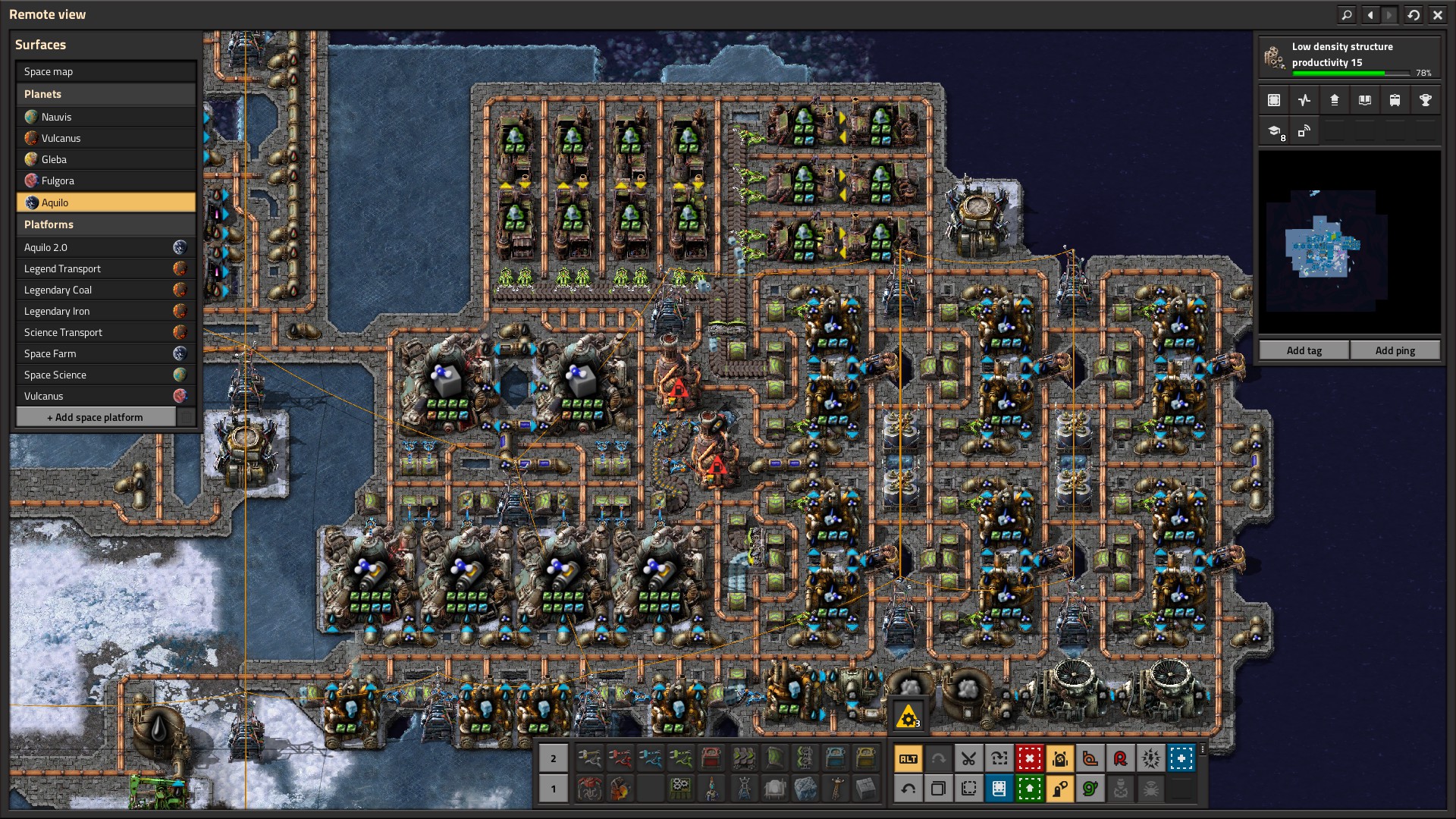
Task: Open the trains overview icon
Action: (x=1395, y=100)
